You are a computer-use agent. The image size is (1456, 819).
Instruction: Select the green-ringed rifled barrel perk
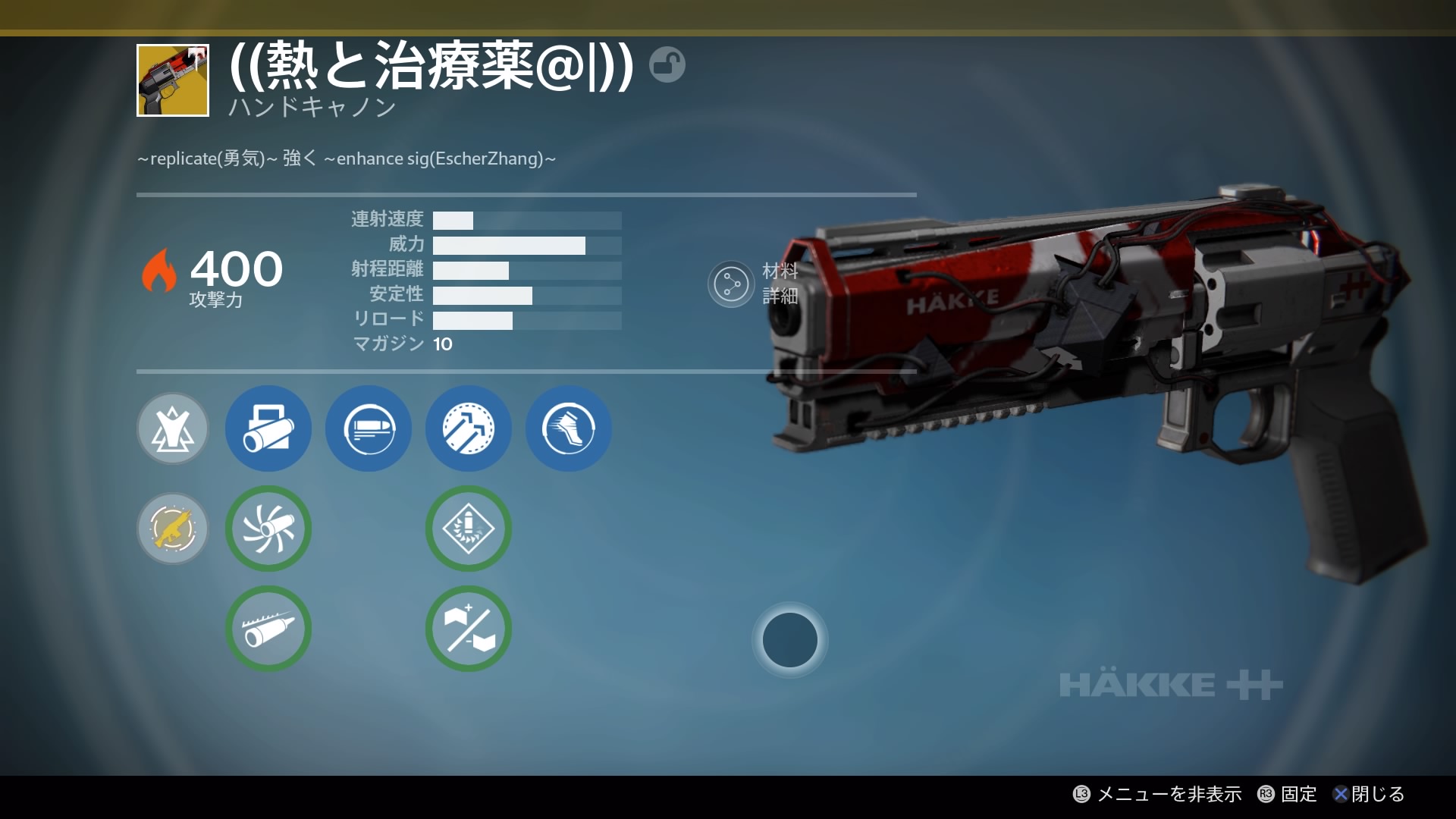pyautogui.click(x=268, y=629)
